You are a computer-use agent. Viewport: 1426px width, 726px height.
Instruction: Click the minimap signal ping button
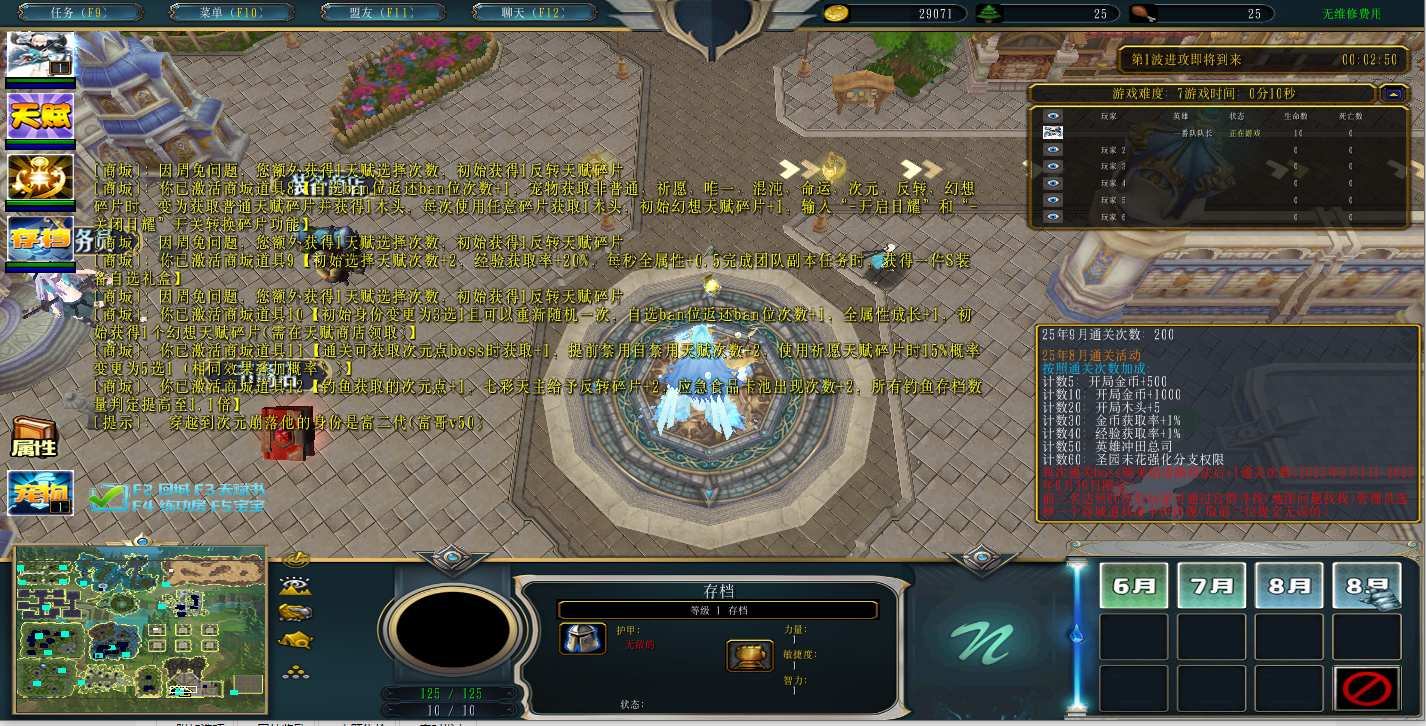click(x=296, y=559)
